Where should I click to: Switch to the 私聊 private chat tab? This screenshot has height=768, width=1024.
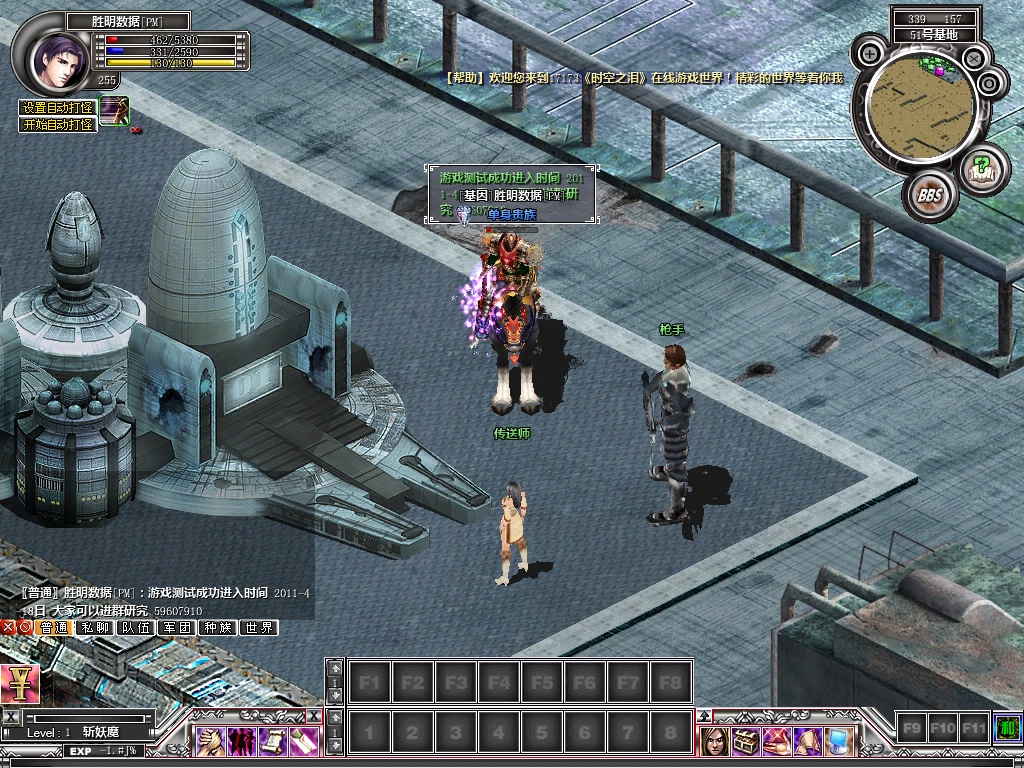(96, 628)
